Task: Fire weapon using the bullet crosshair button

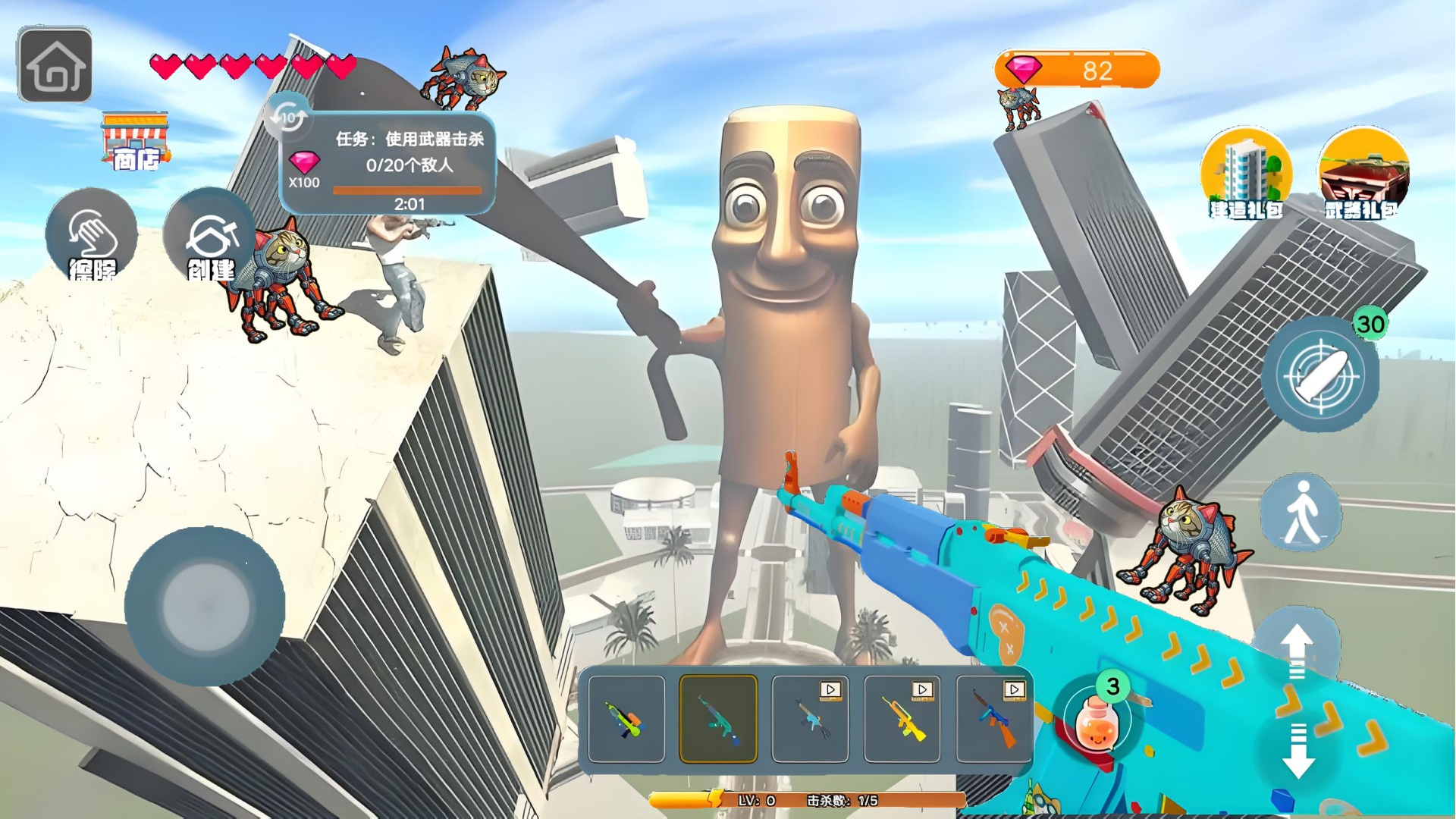Action: tap(1321, 374)
